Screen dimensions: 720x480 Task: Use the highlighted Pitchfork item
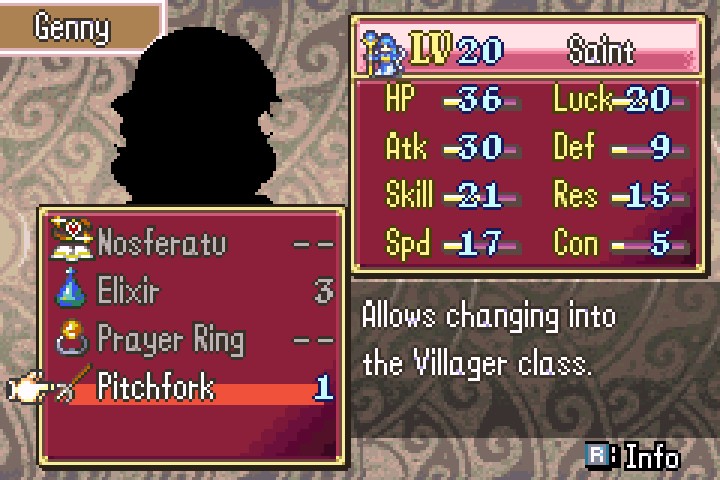click(156, 387)
